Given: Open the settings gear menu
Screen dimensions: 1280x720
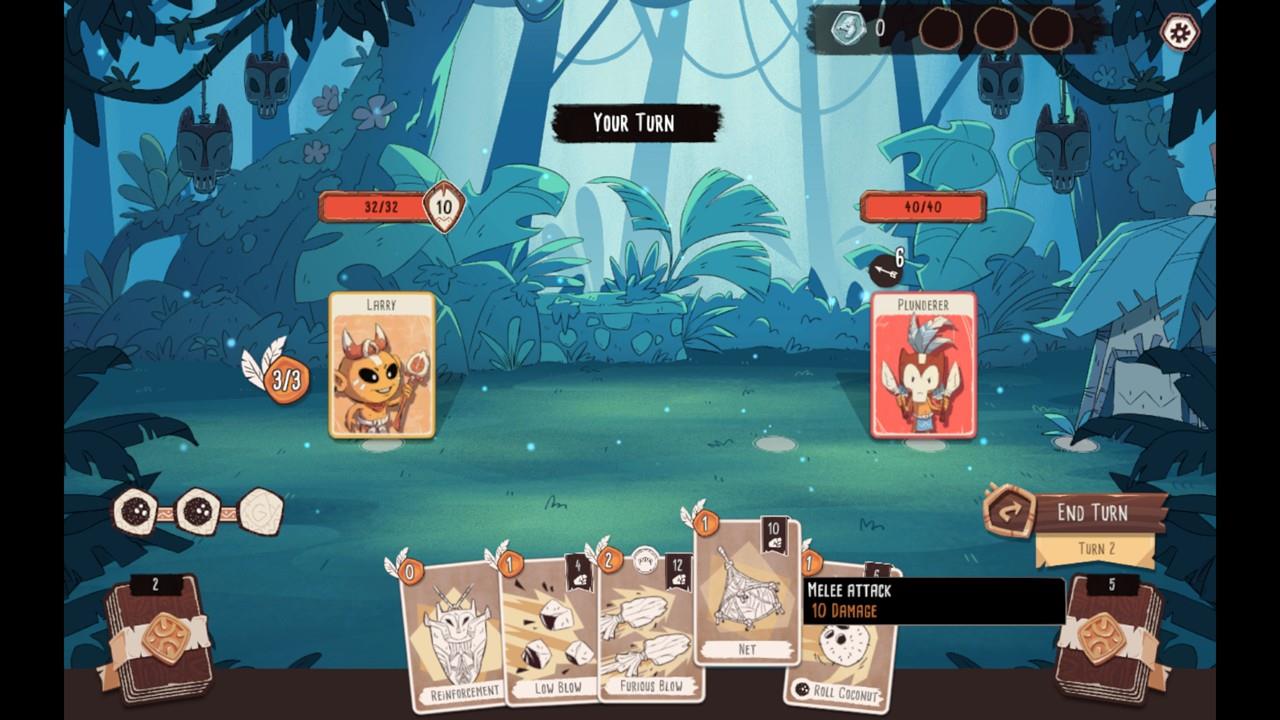Looking at the screenshot, I should coord(1180,31).
